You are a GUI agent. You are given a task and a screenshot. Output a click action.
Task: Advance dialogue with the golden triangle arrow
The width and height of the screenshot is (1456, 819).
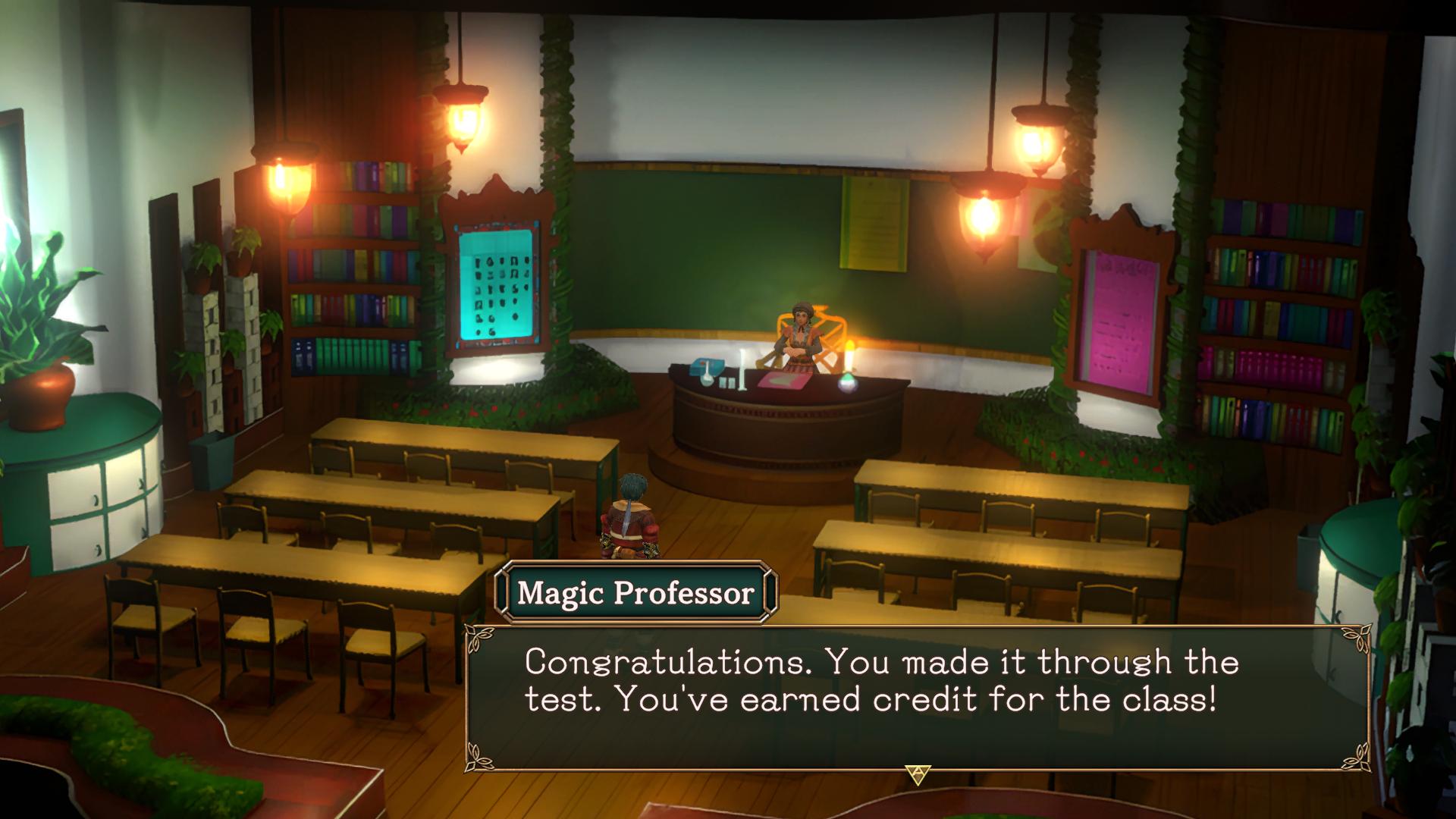(918, 774)
